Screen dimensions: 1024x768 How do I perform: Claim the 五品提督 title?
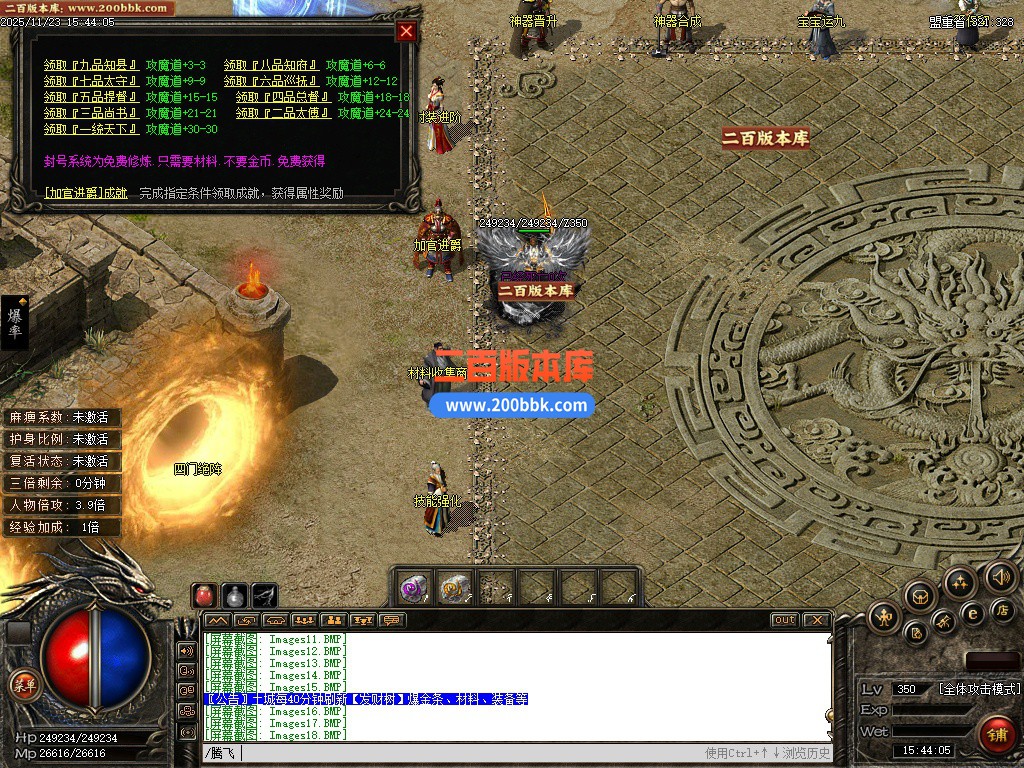91,97
